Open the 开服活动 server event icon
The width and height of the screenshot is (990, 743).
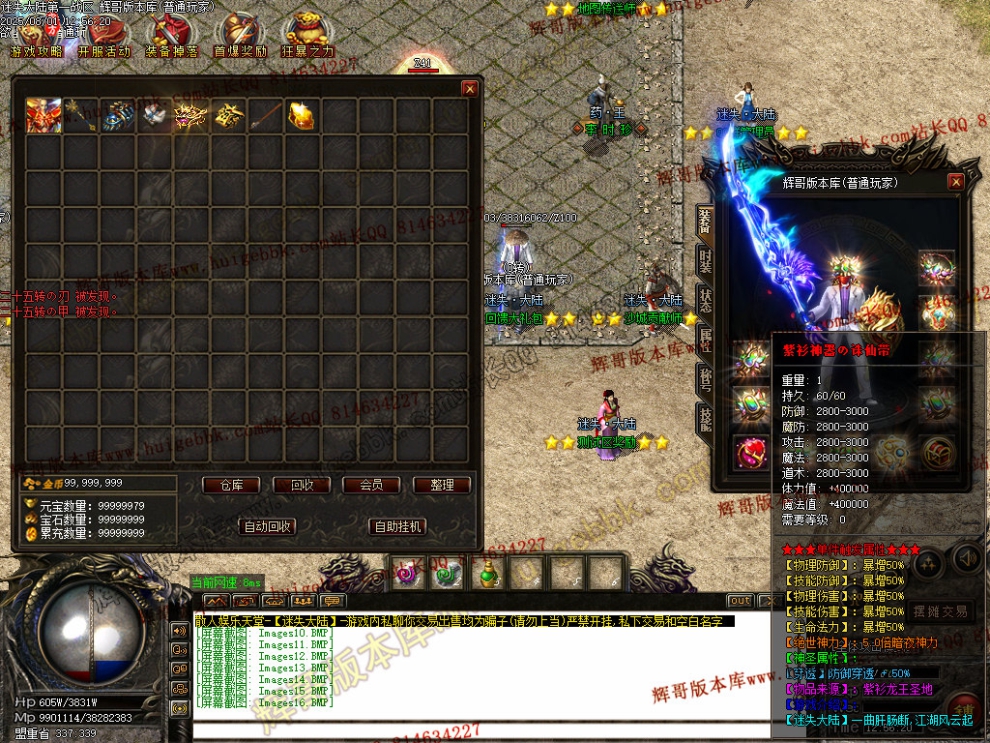[104, 35]
